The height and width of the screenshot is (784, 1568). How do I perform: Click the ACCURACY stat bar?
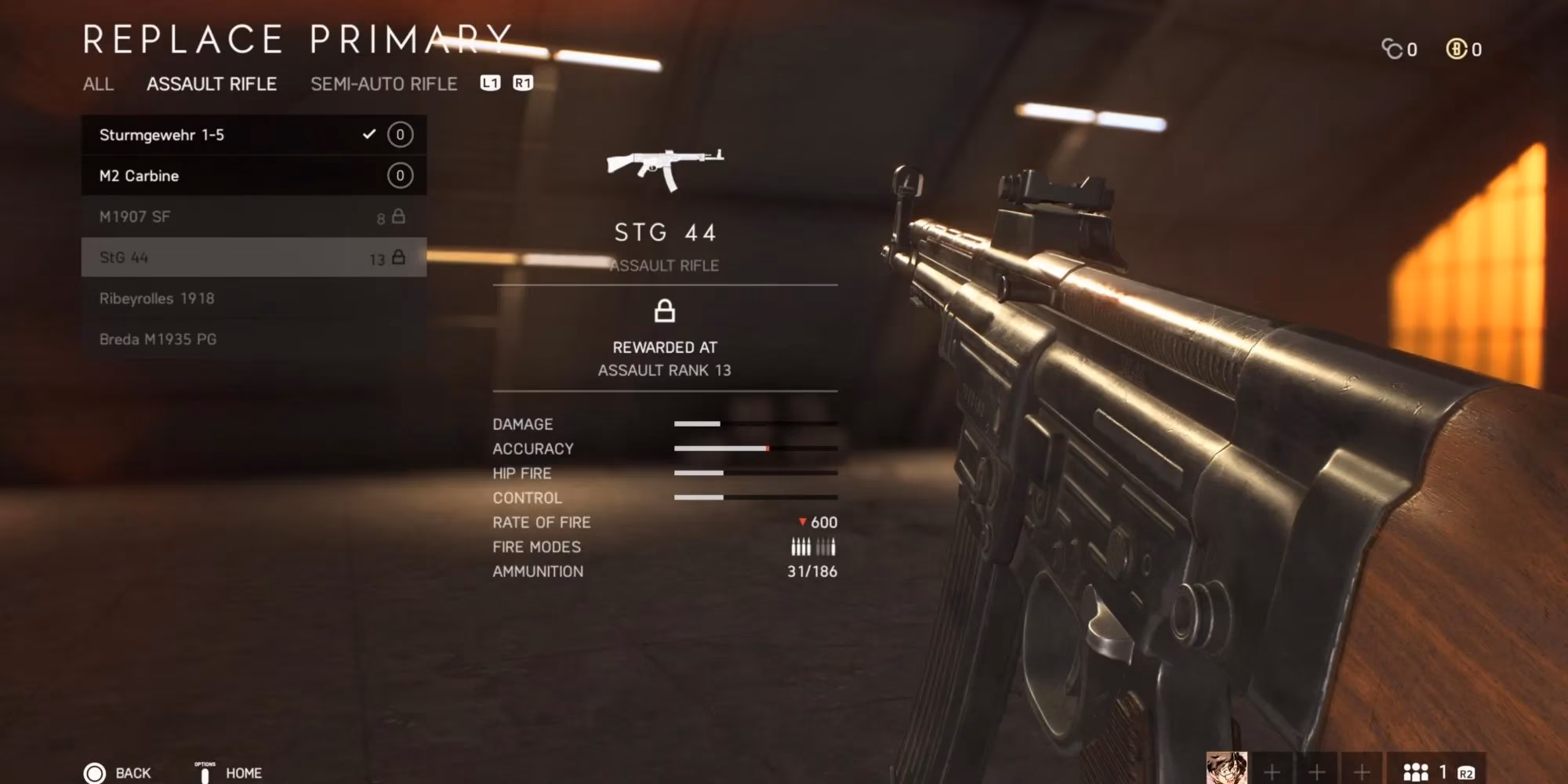755,448
